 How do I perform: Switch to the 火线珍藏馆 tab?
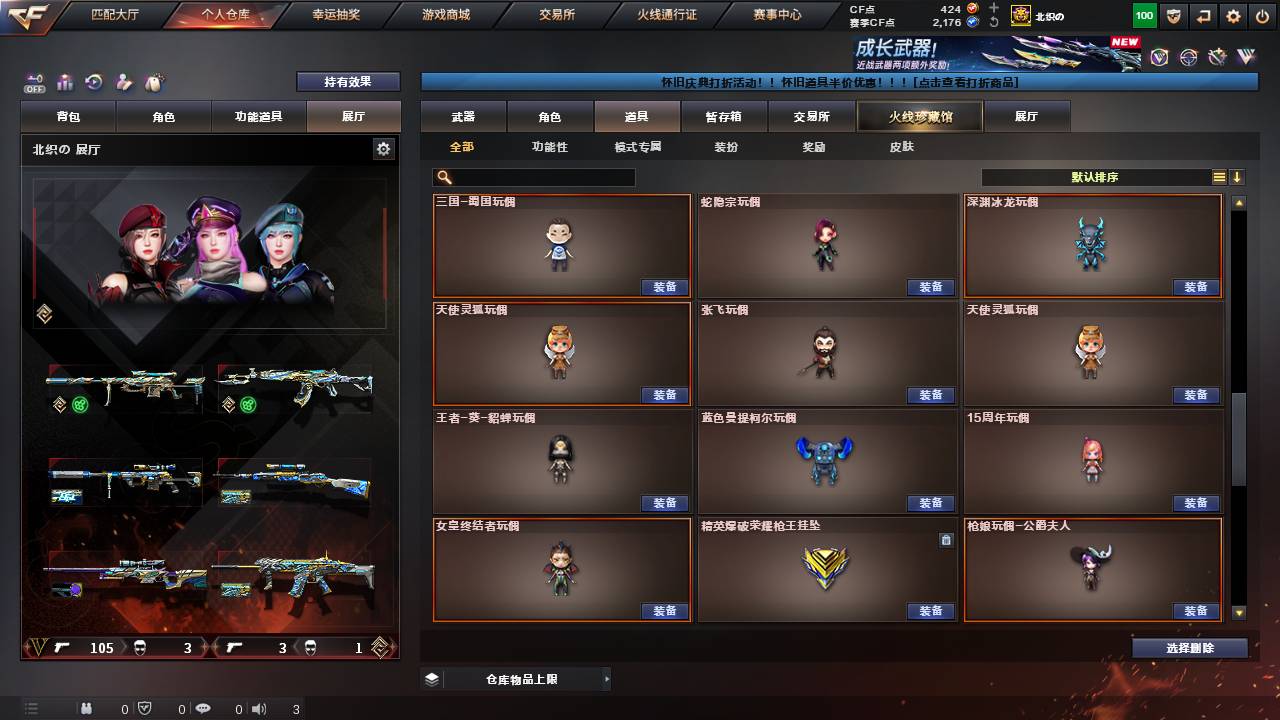click(917, 116)
